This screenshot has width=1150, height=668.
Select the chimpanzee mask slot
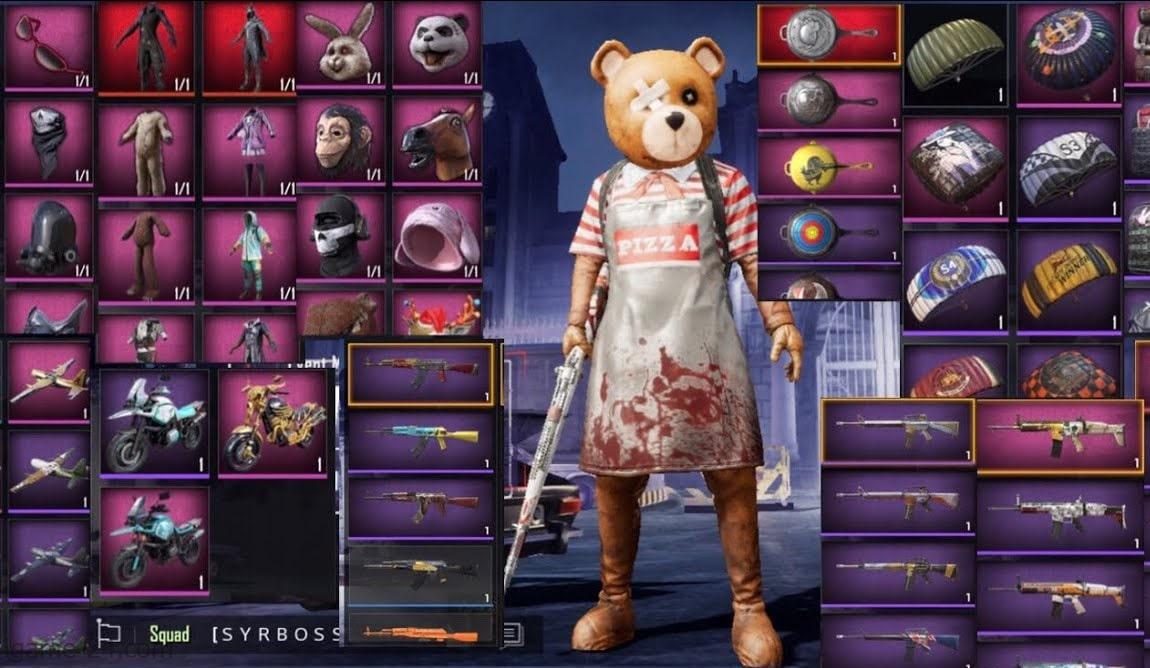[x=340, y=140]
